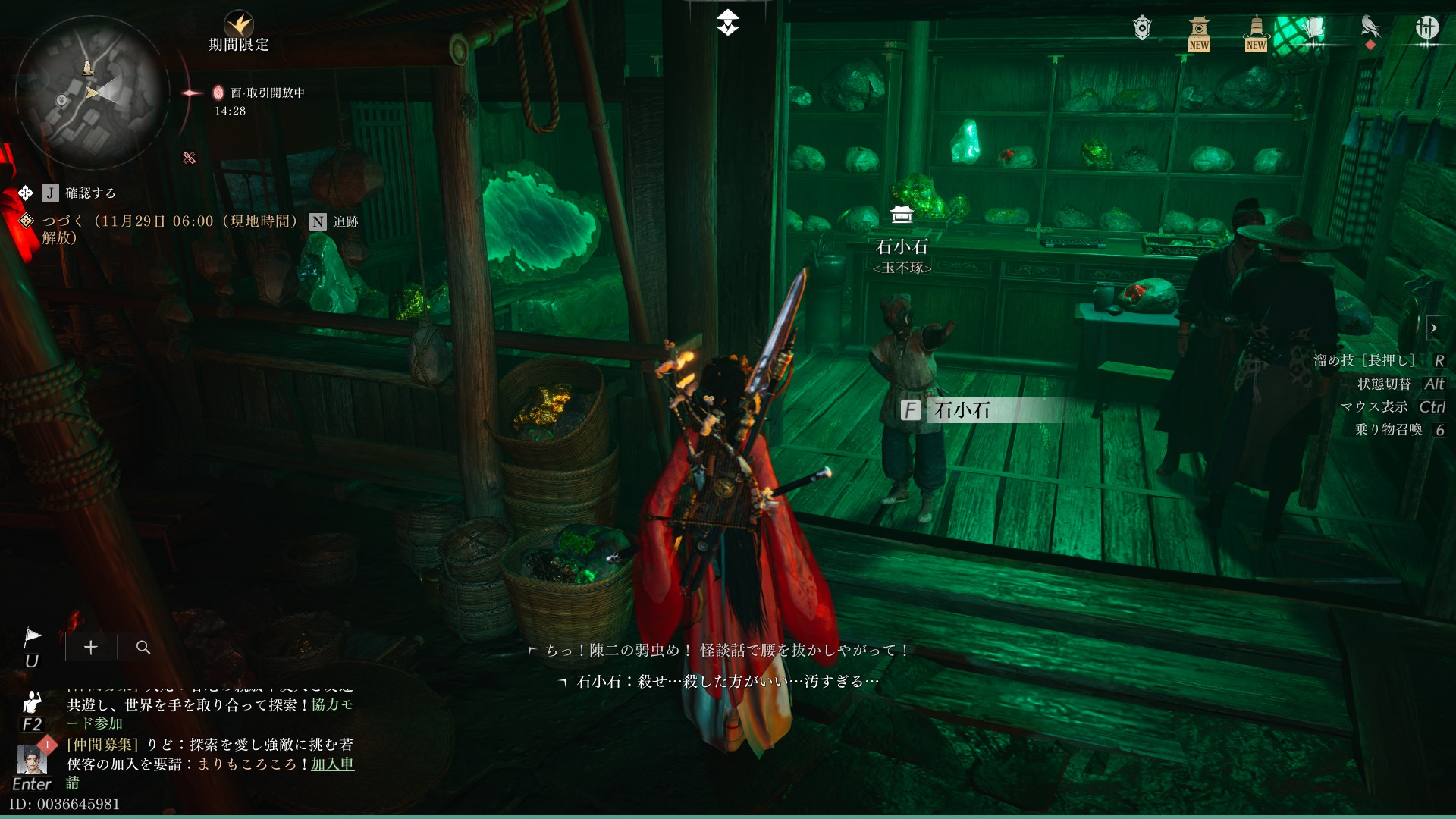Click the 酉-取引開放中 time indicator
The width and height of the screenshot is (1456, 819).
[x=267, y=93]
